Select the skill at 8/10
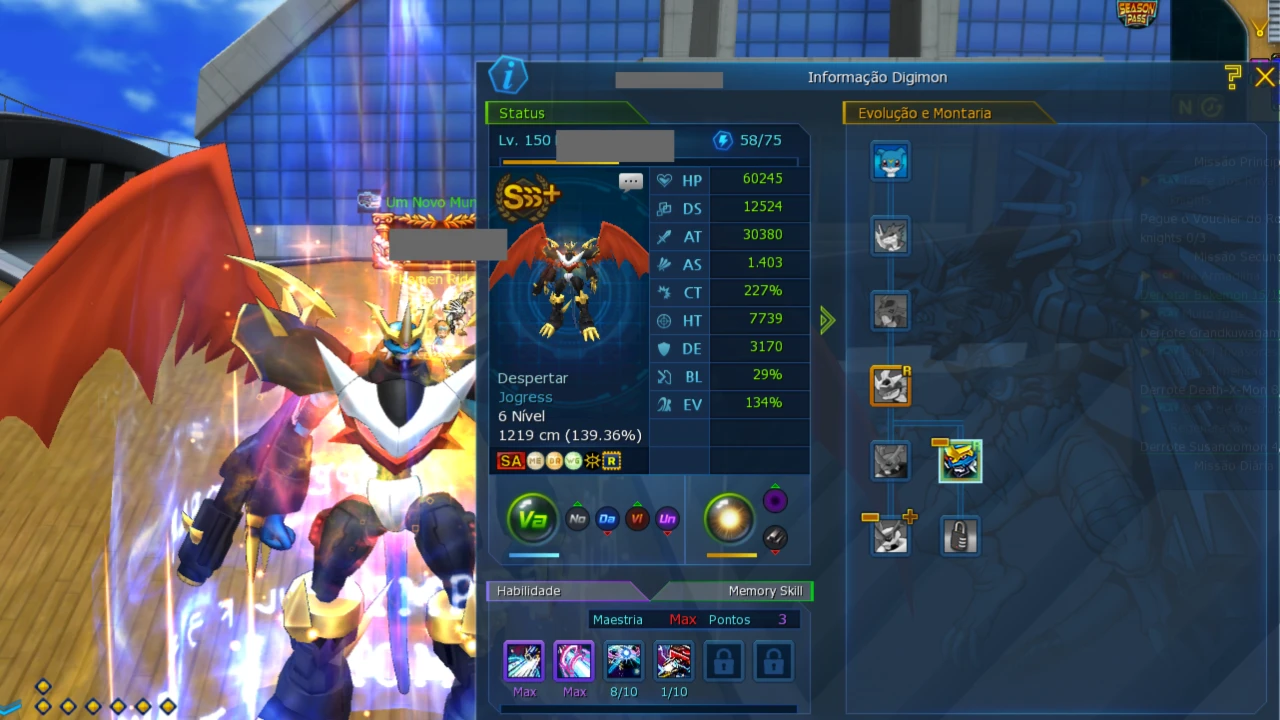Viewport: 1280px width, 720px height. 624,661
